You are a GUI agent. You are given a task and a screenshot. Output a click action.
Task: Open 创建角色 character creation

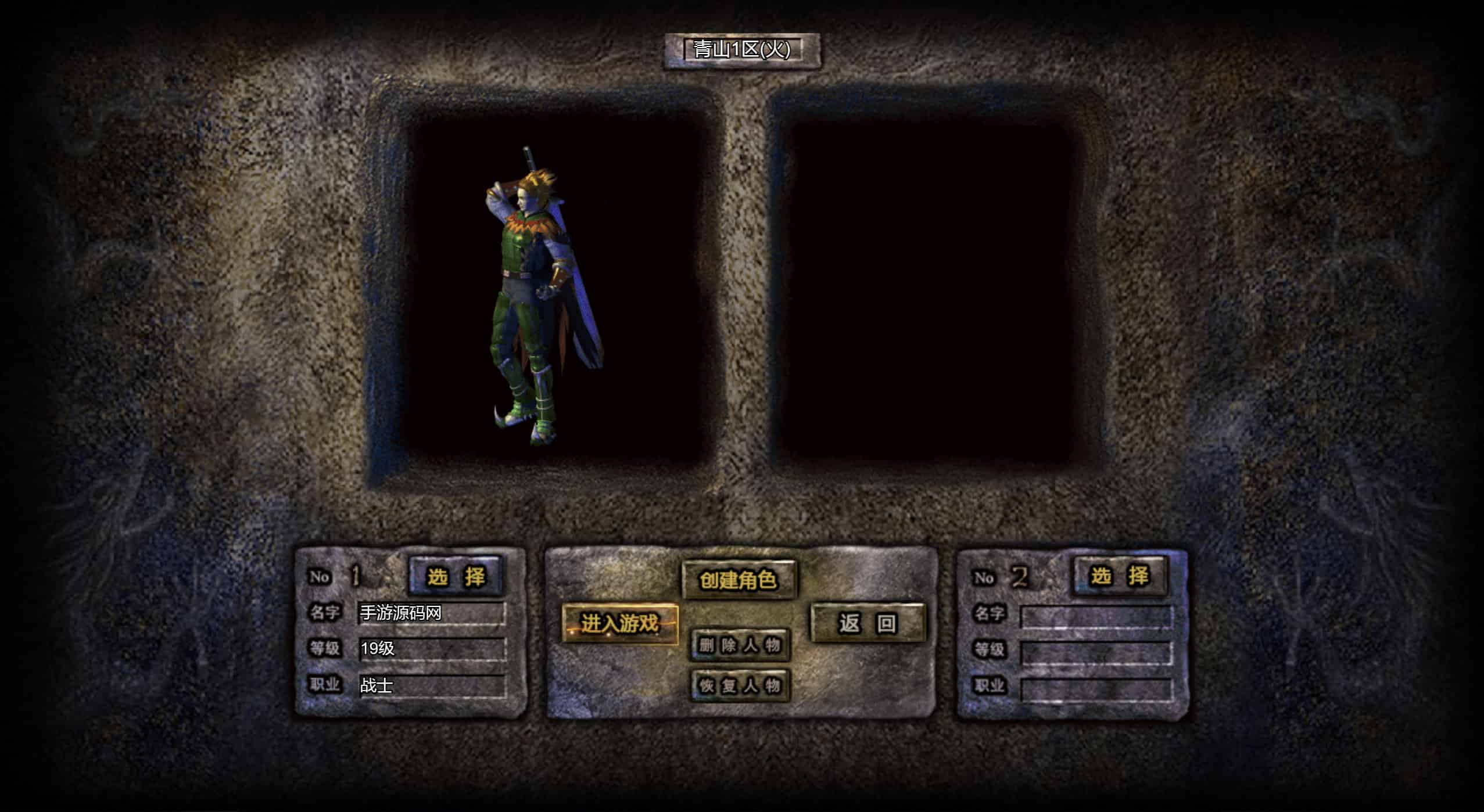click(x=739, y=580)
